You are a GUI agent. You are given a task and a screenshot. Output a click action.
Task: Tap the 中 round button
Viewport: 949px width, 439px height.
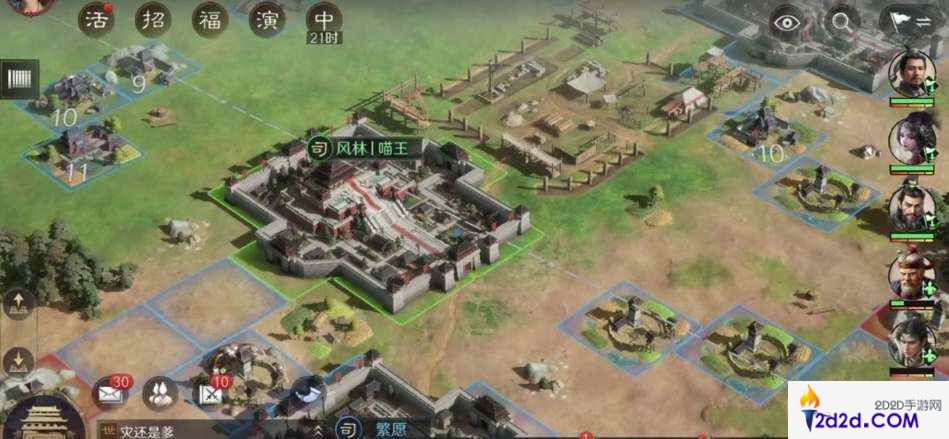(324, 18)
